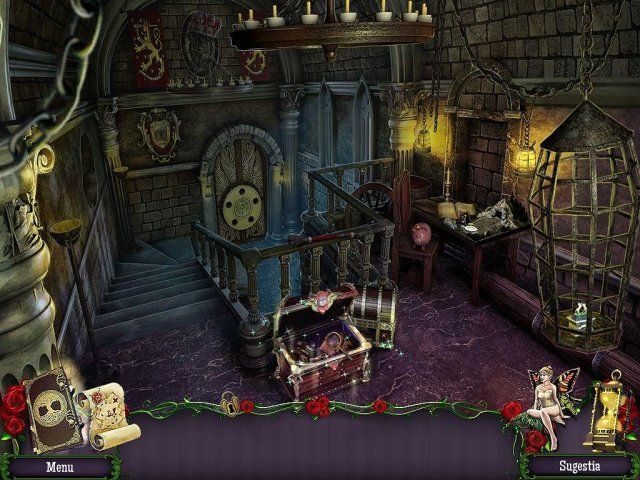Open the Menu button
The image size is (640, 480).
click(x=58, y=466)
